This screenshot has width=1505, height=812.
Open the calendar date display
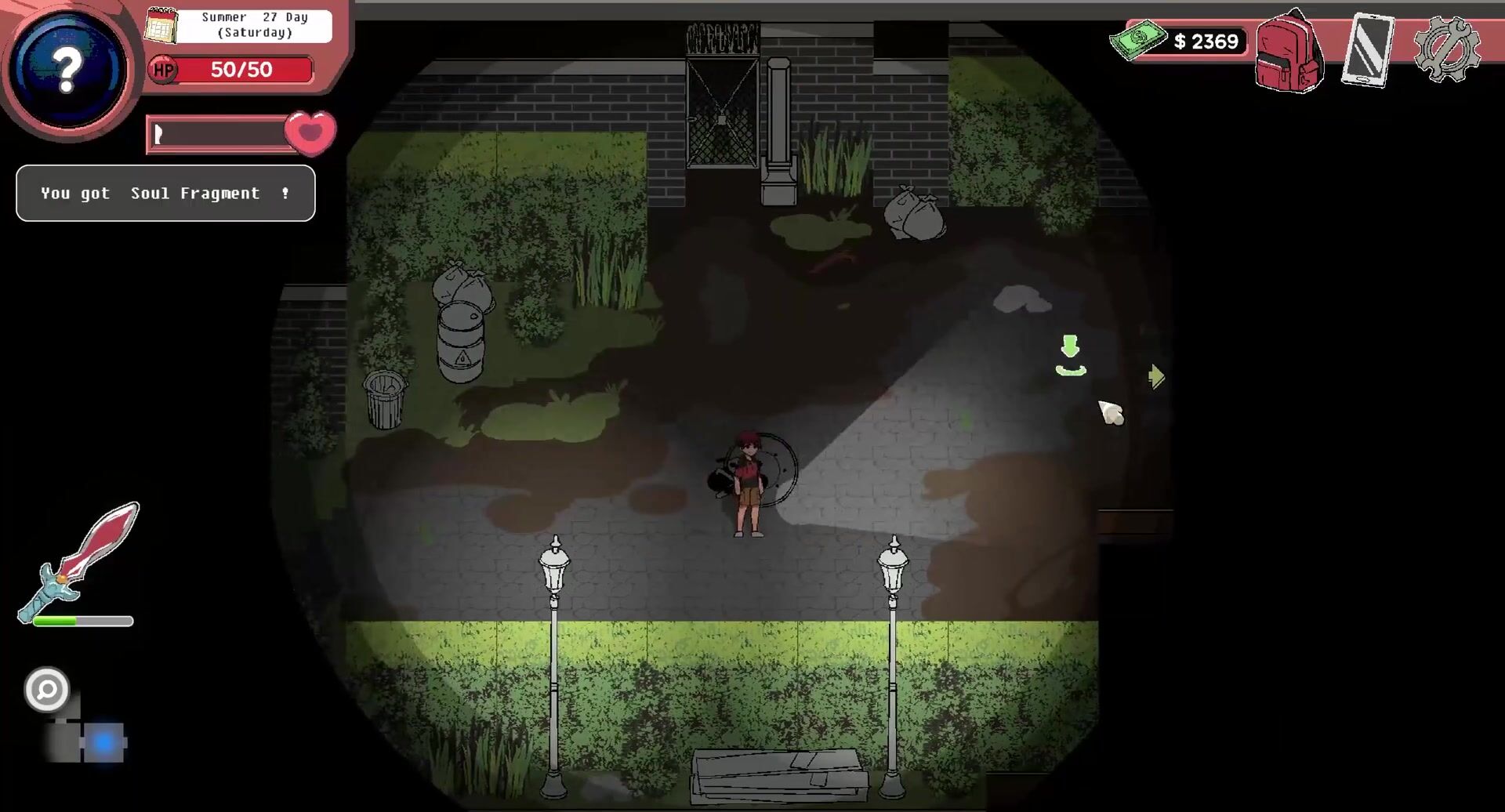(161, 26)
